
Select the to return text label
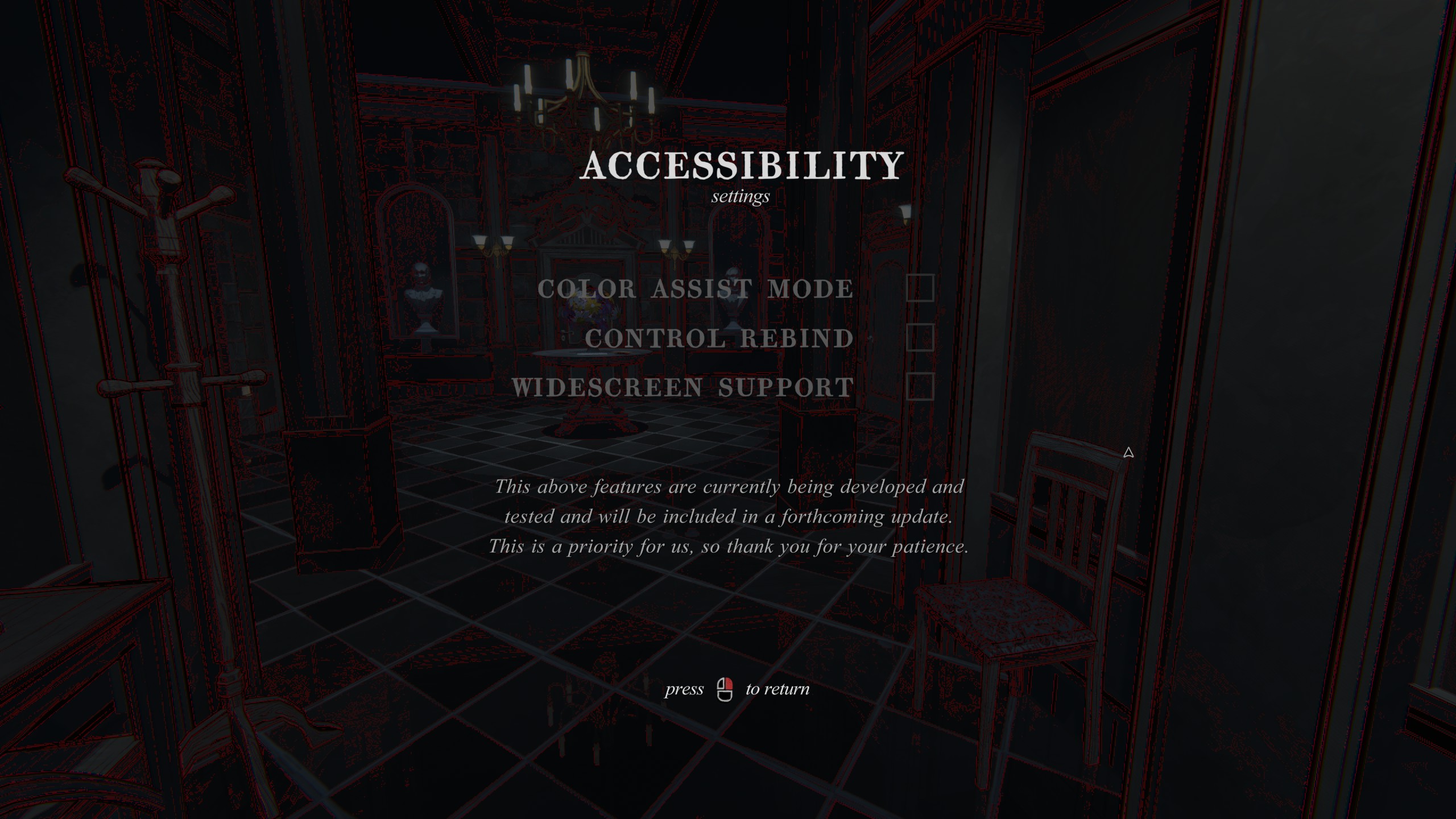(x=776, y=689)
